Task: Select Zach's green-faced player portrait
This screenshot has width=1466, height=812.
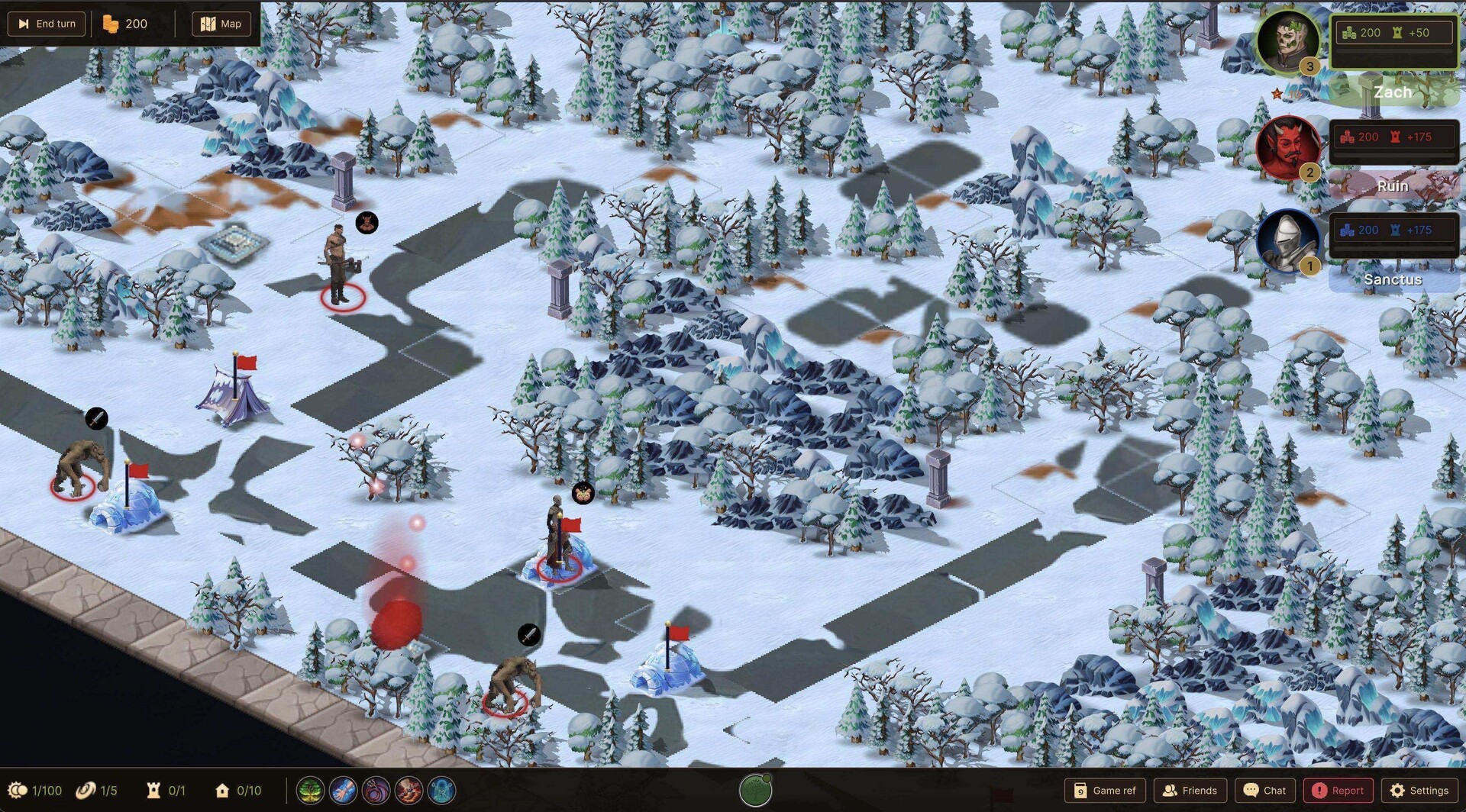Action: pos(1288,40)
